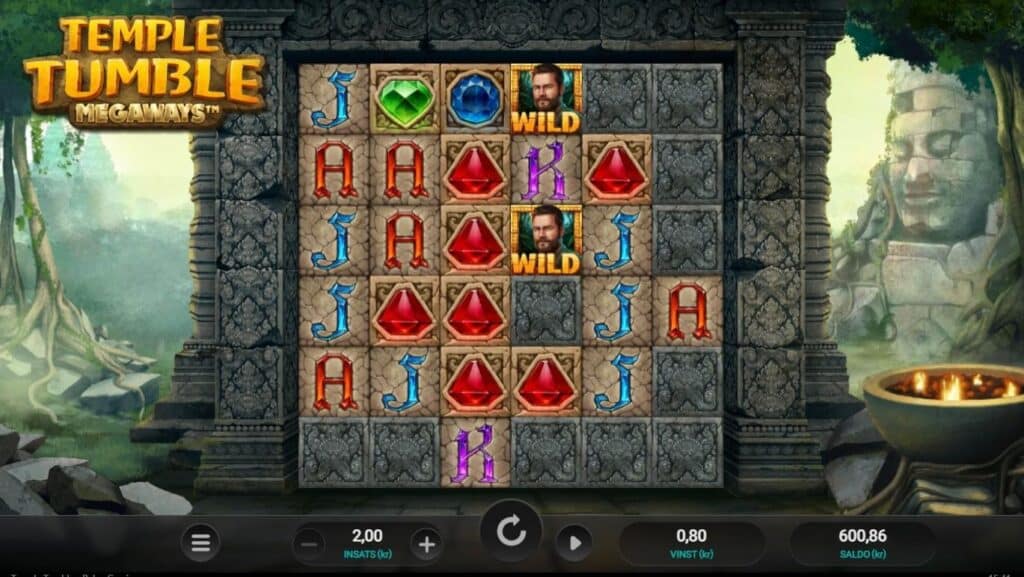Spin the reels with the circular arrow button
The width and height of the screenshot is (1024, 577).
click(x=511, y=533)
